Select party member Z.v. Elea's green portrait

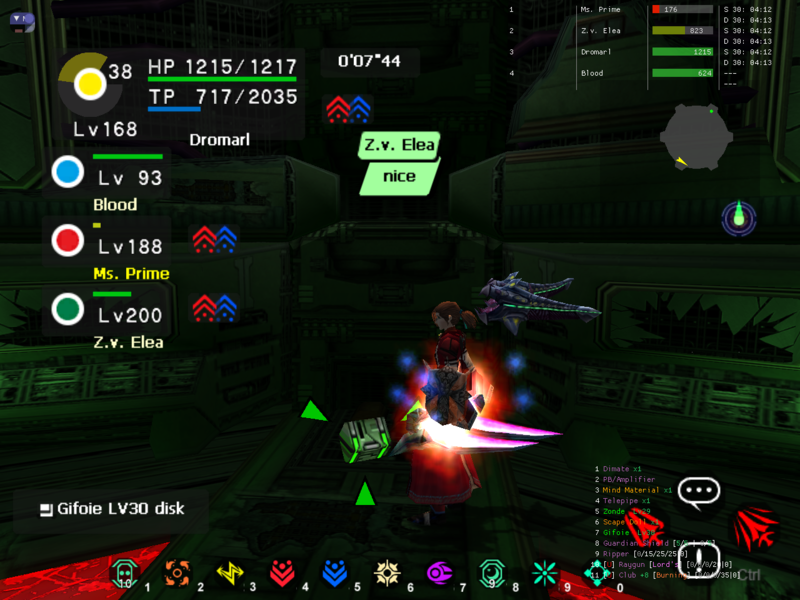[x=68, y=308]
